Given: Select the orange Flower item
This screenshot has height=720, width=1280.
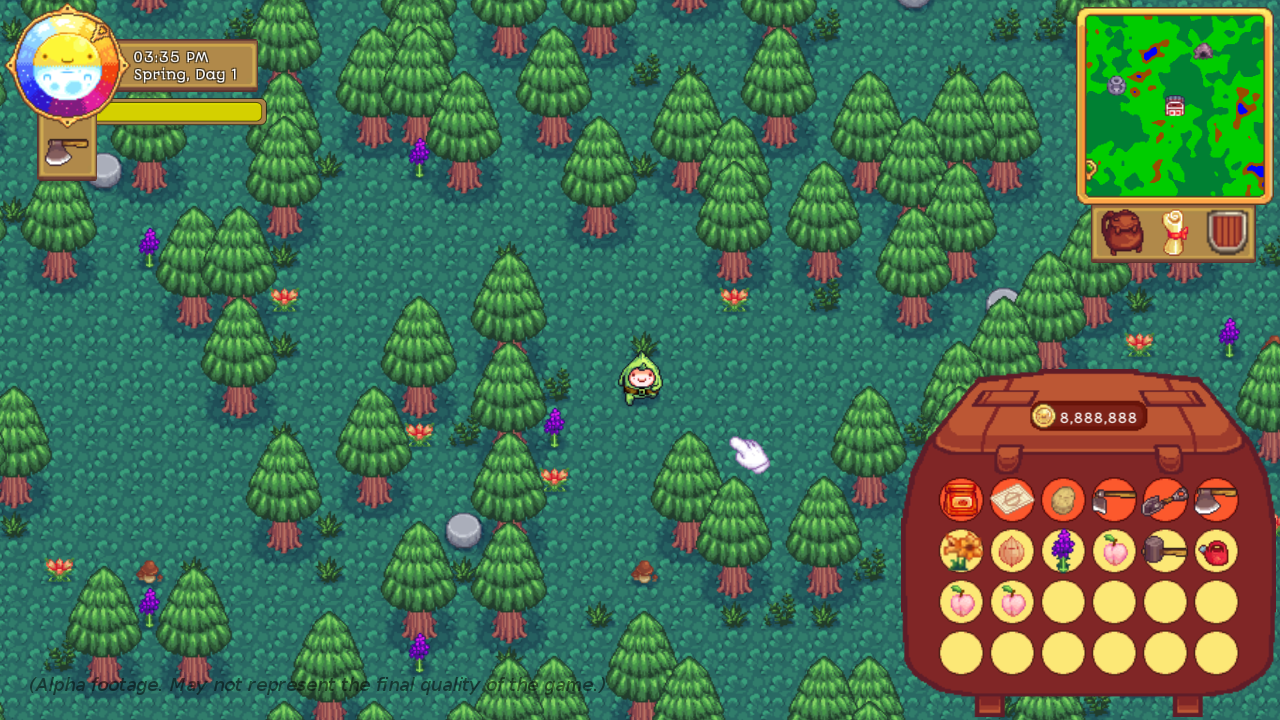Looking at the screenshot, I should pos(962,551).
